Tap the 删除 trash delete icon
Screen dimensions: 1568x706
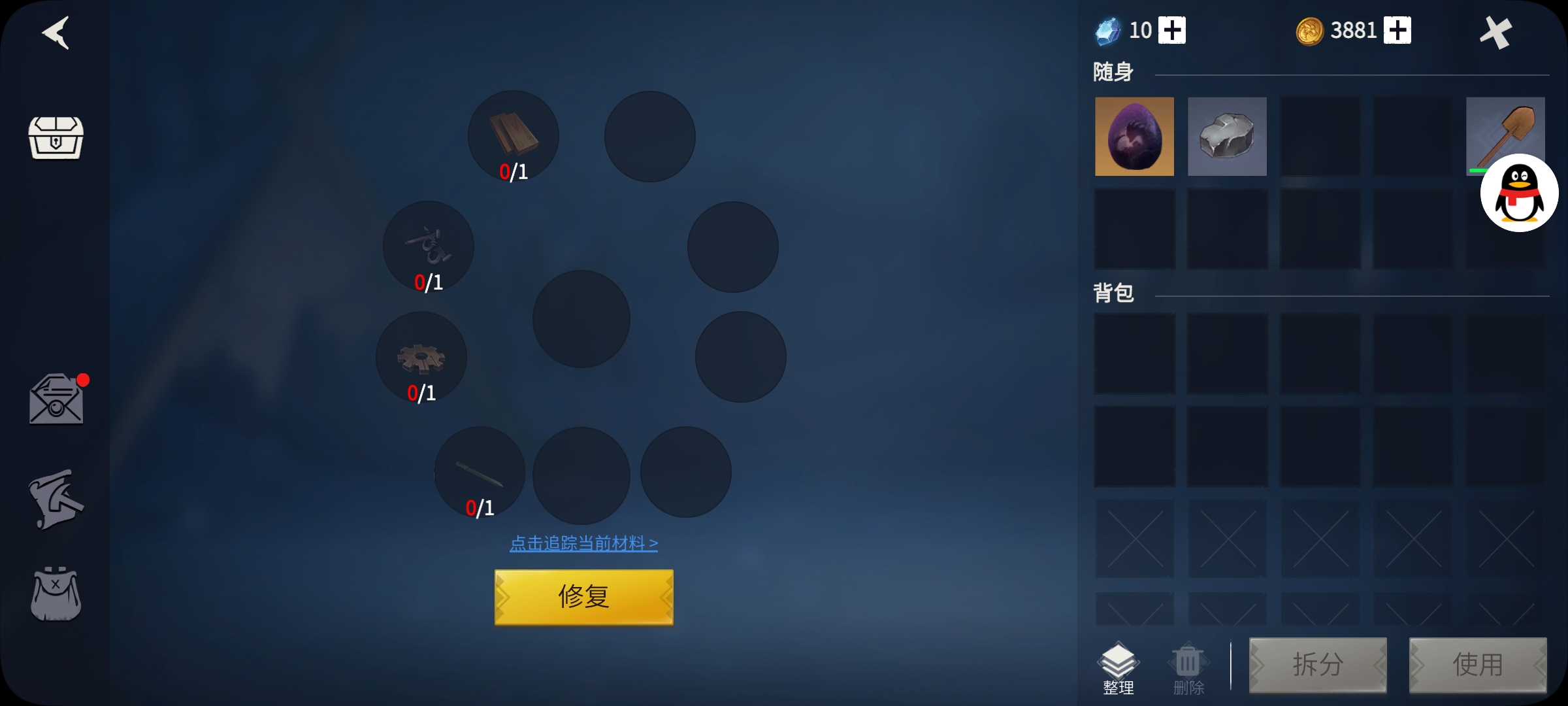pyautogui.click(x=1188, y=662)
